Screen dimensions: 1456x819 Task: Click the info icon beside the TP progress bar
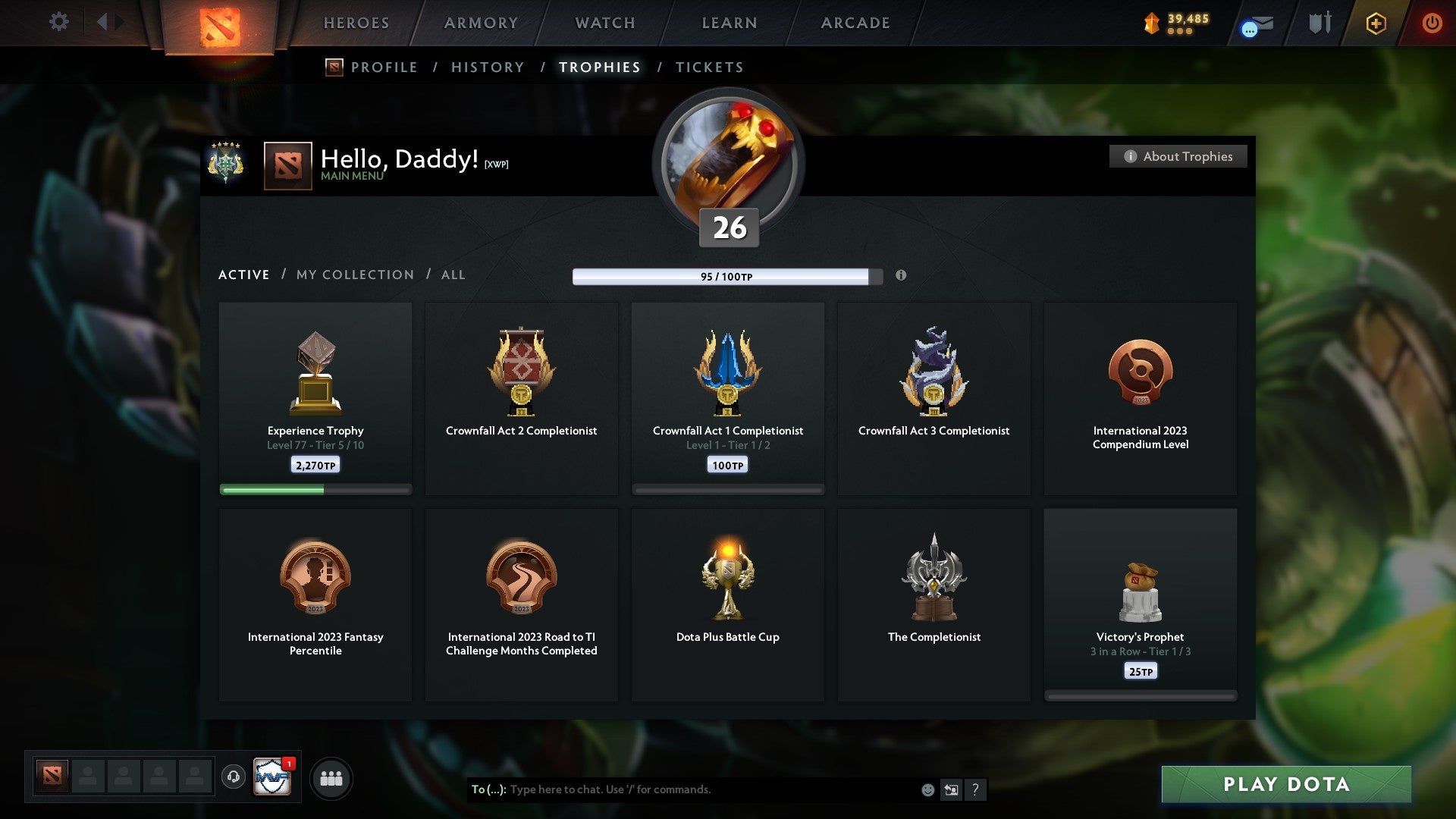(901, 276)
